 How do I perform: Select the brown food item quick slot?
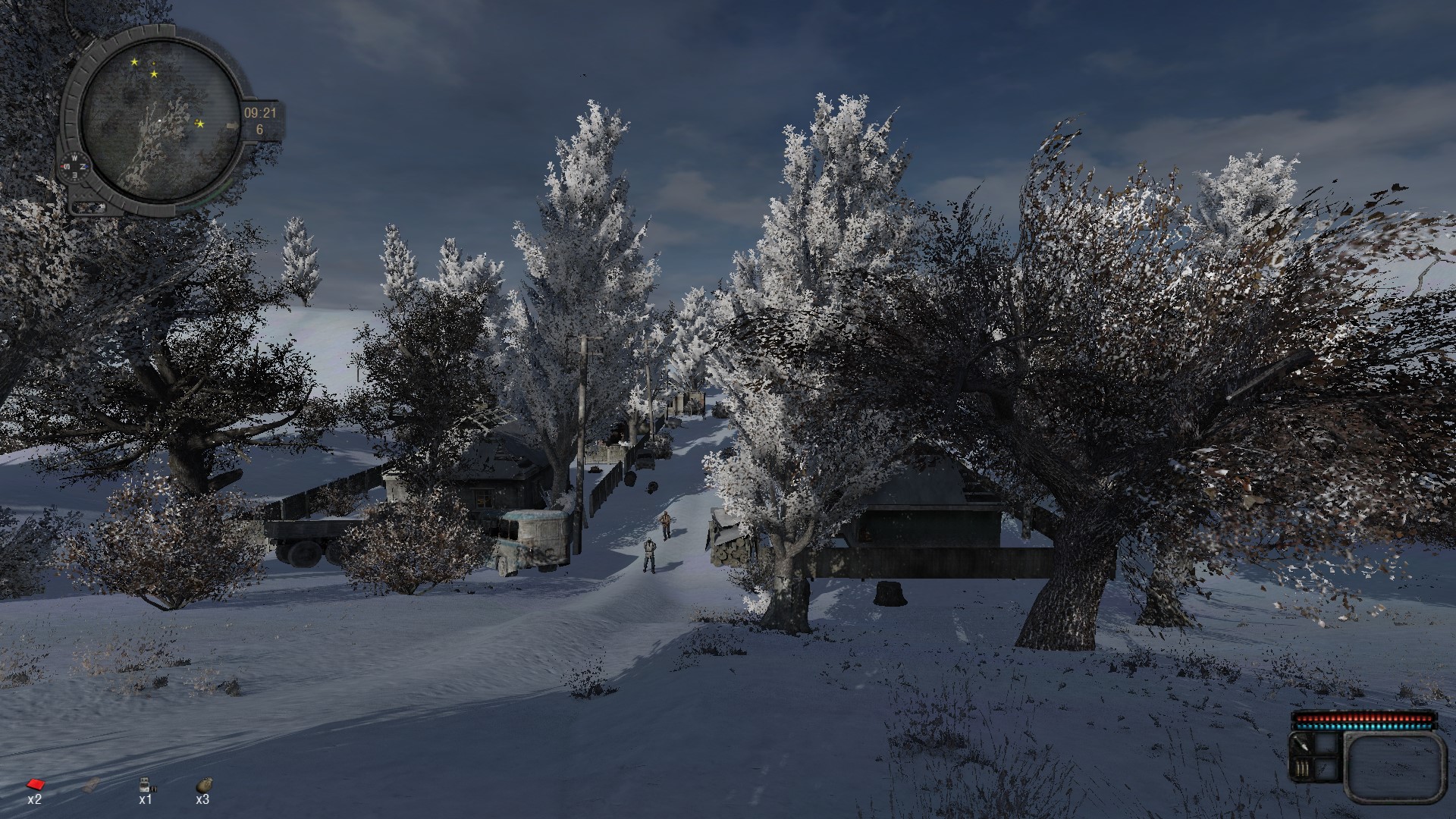203,784
